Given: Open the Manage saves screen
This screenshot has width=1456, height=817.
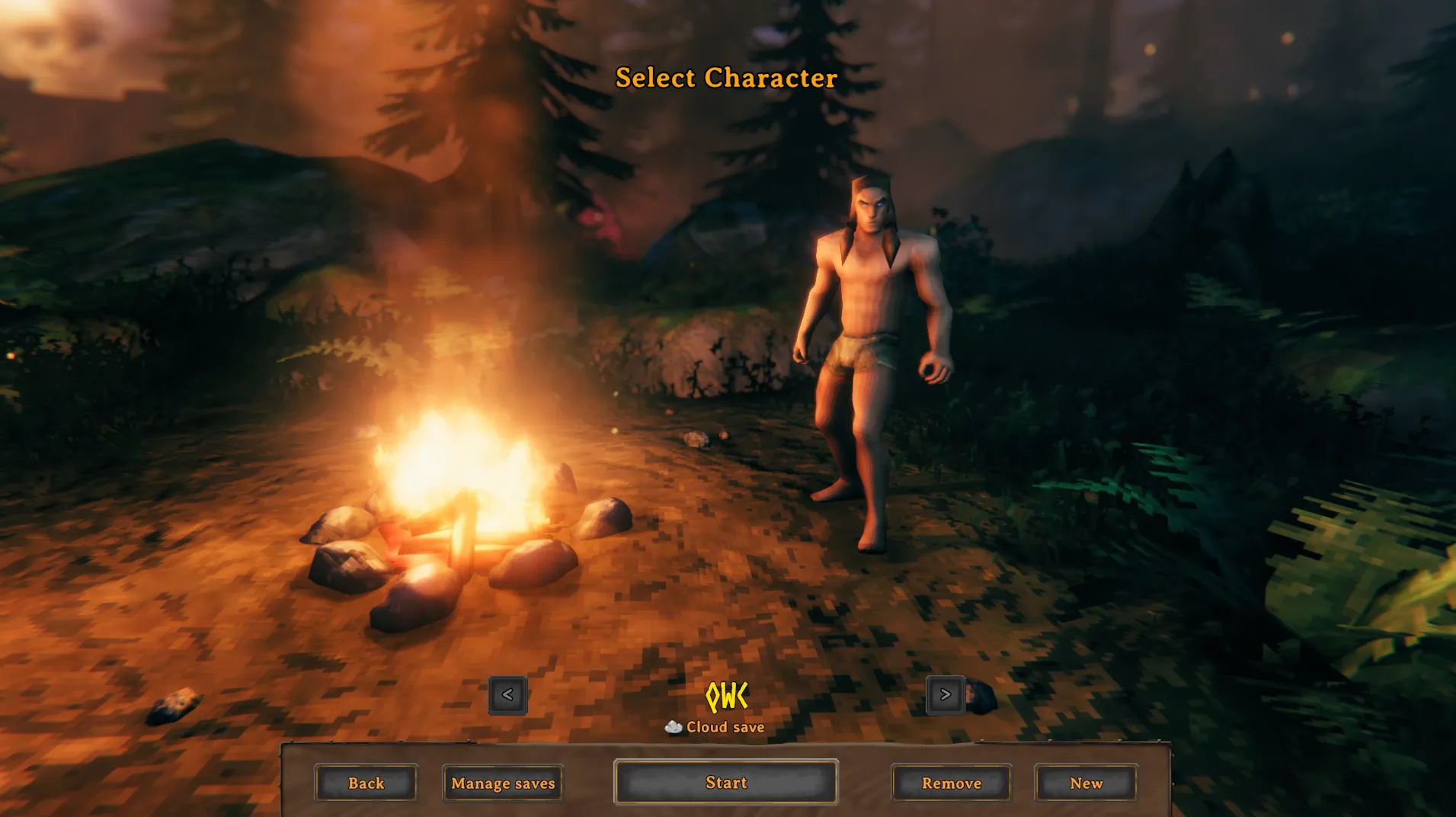Looking at the screenshot, I should (502, 783).
